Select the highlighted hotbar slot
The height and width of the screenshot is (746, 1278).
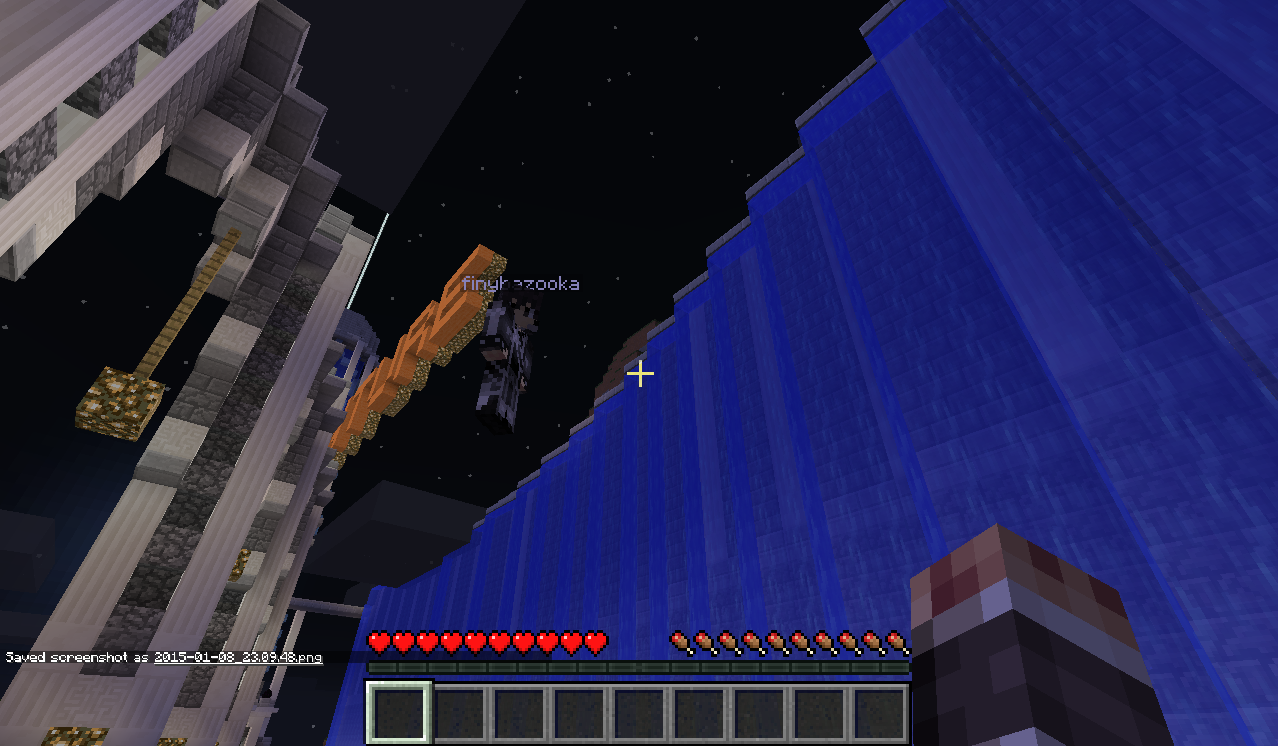(399, 713)
